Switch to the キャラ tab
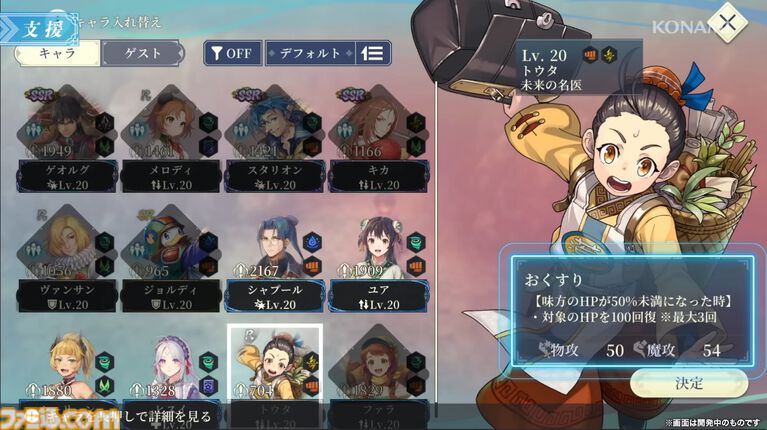This screenshot has height=430, width=767. click(x=56, y=53)
